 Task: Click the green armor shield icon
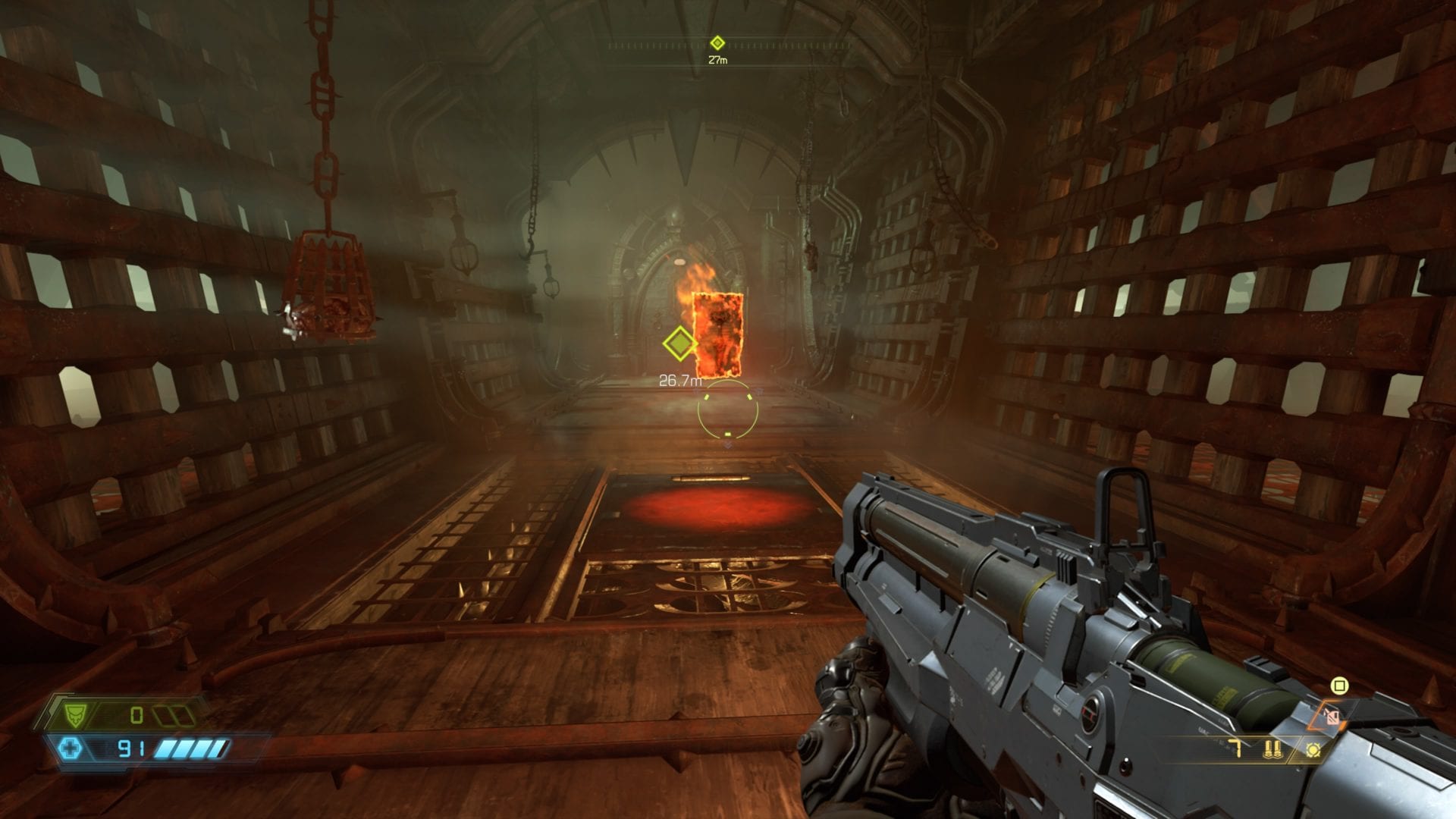(x=74, y=714)
